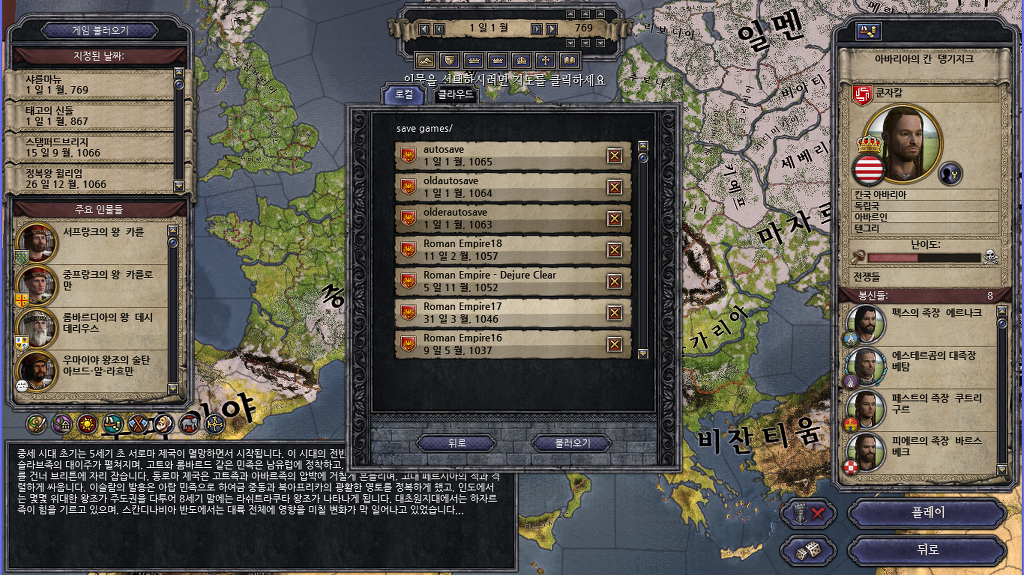Toggle the Ironman helmet button
This screenshot has width=1024, height=575.
809,513
